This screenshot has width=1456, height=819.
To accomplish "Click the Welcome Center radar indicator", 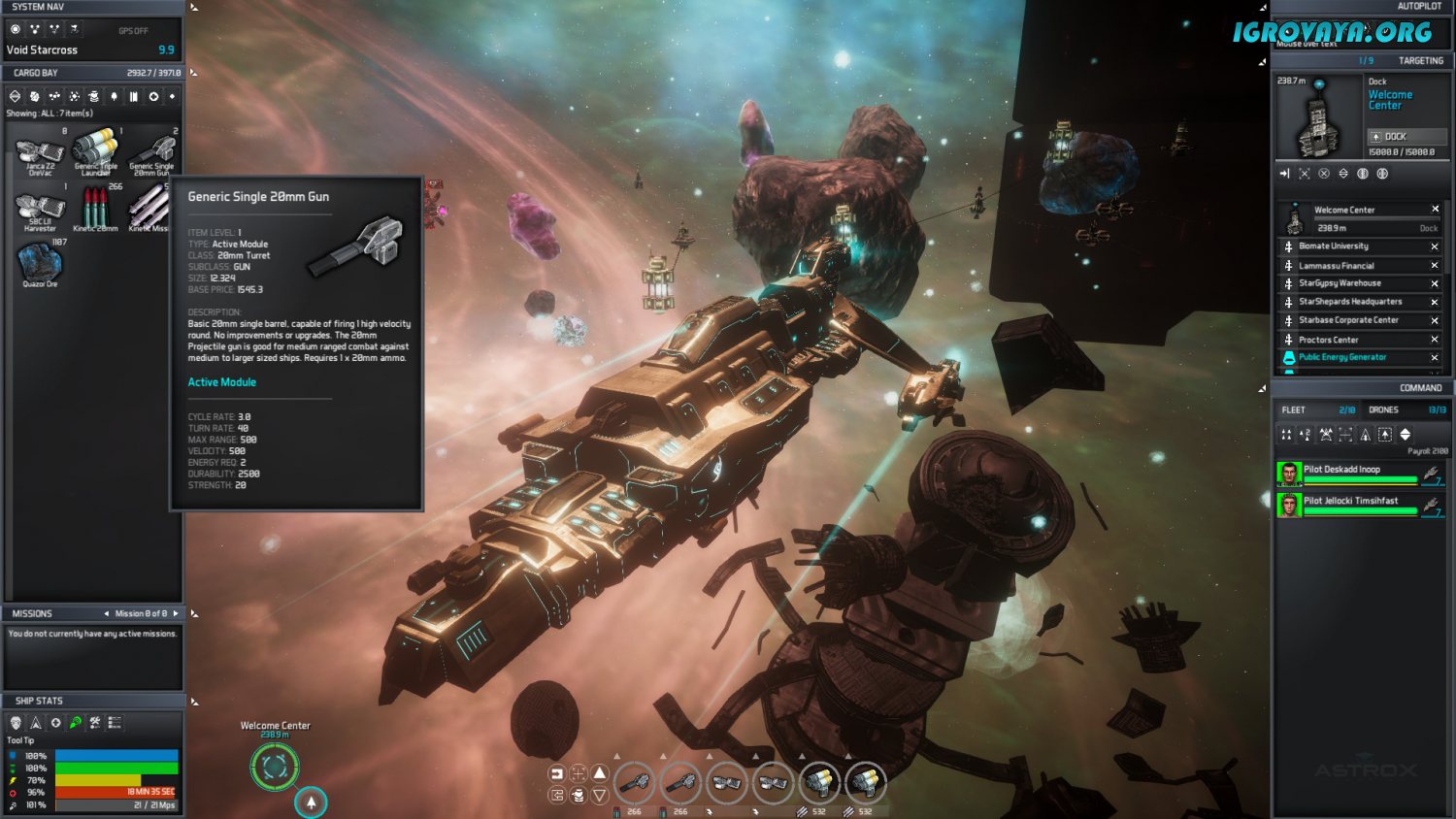I will click(x=275, y=767).
